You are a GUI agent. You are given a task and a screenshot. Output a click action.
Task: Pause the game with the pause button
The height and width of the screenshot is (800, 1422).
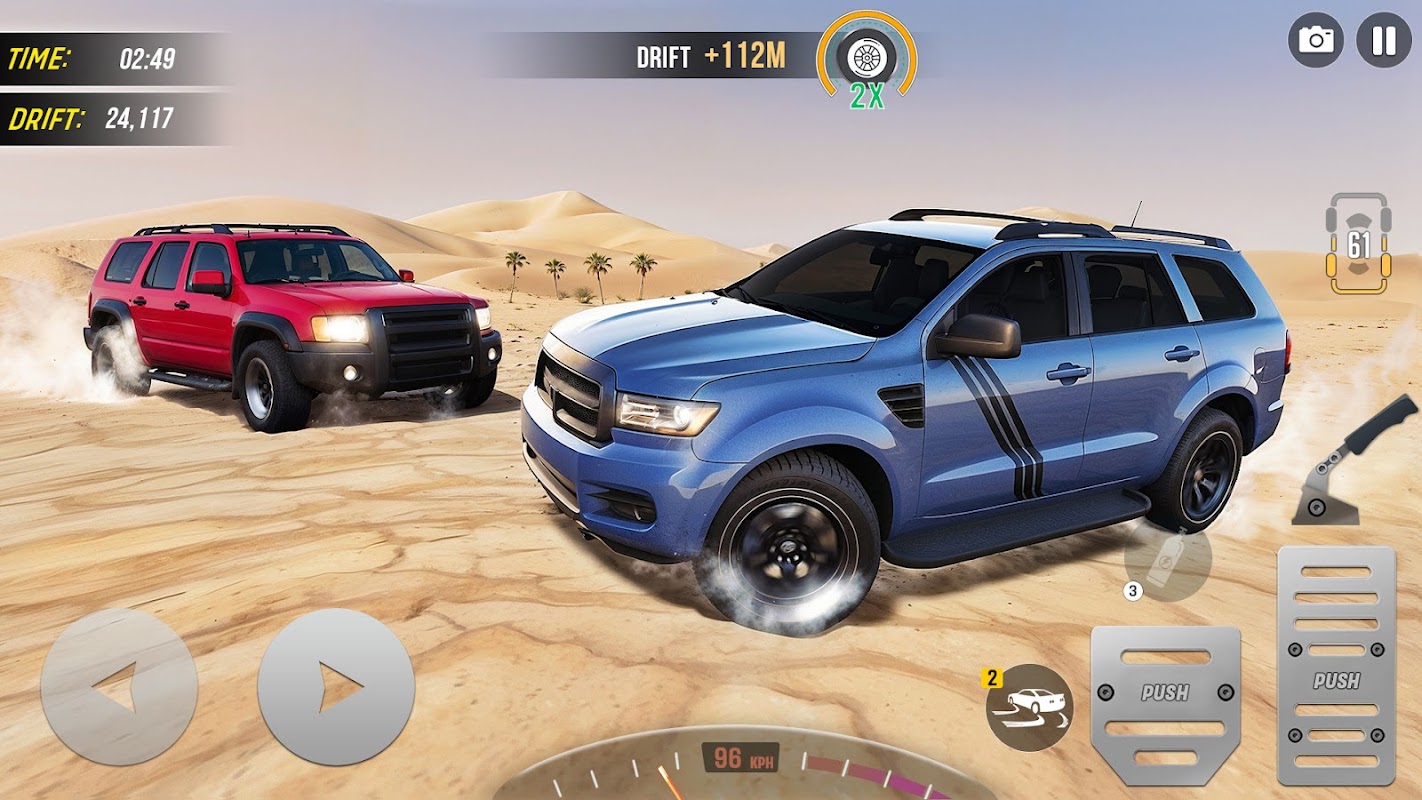tap(1384, 40)
